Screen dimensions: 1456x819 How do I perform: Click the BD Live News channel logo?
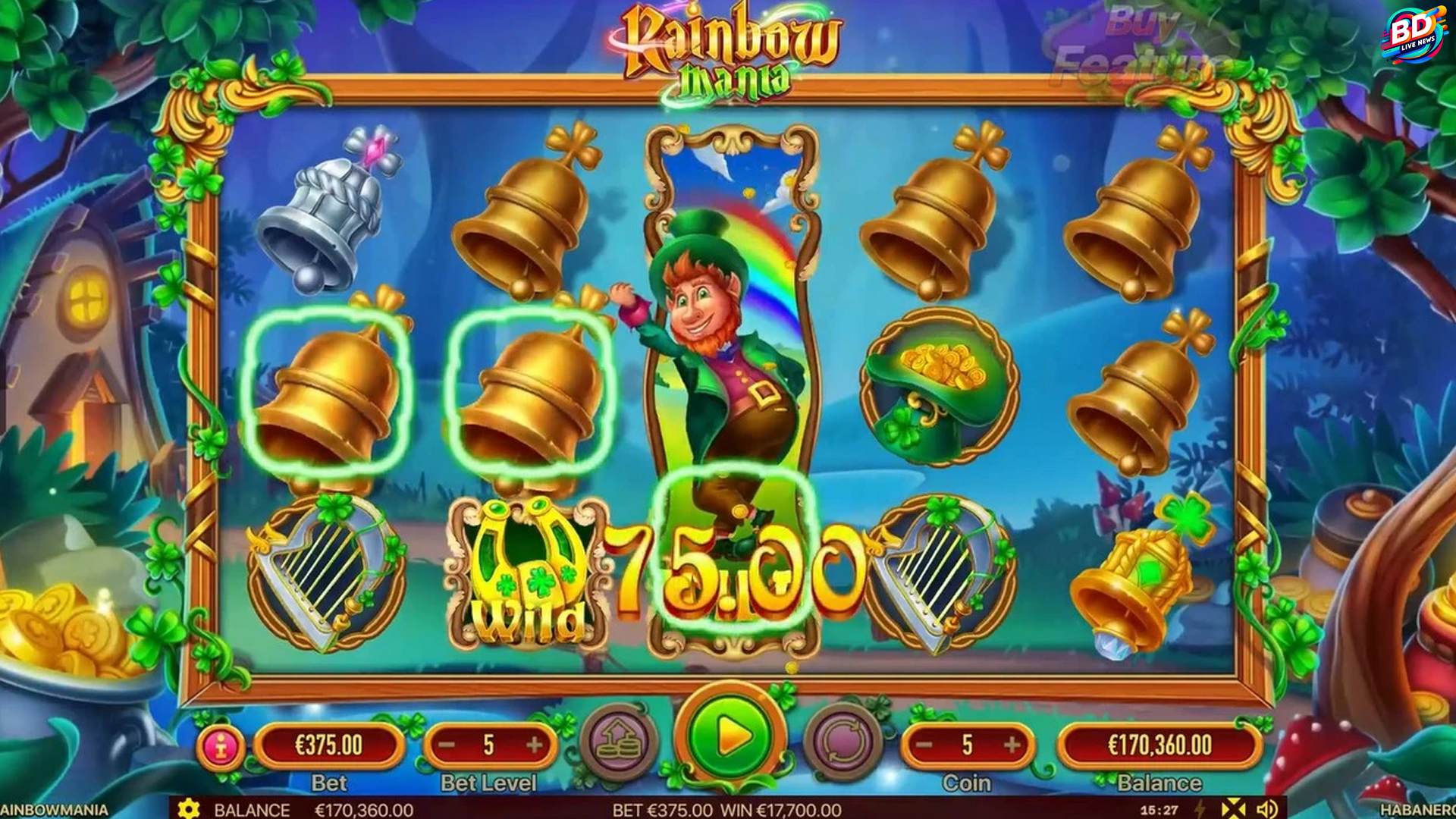[x=1413, y=36]
